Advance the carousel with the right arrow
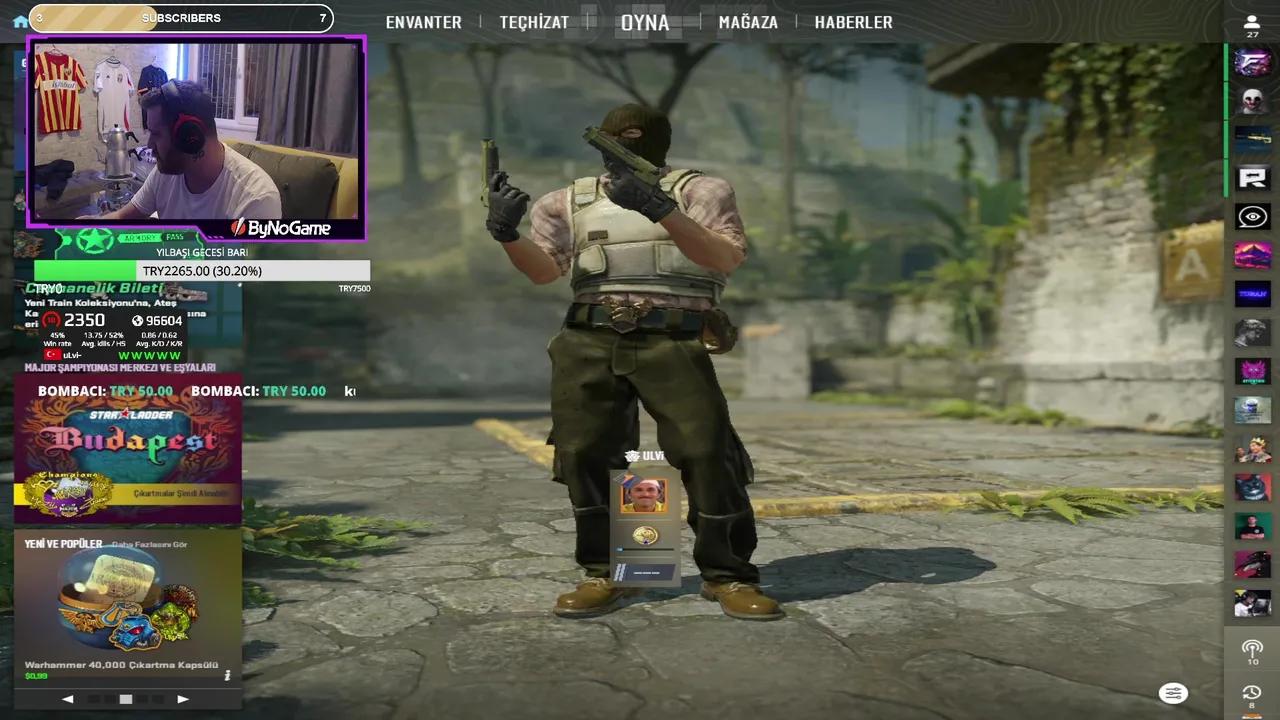This screenshot has width=1280, height=720. [182, 699]
